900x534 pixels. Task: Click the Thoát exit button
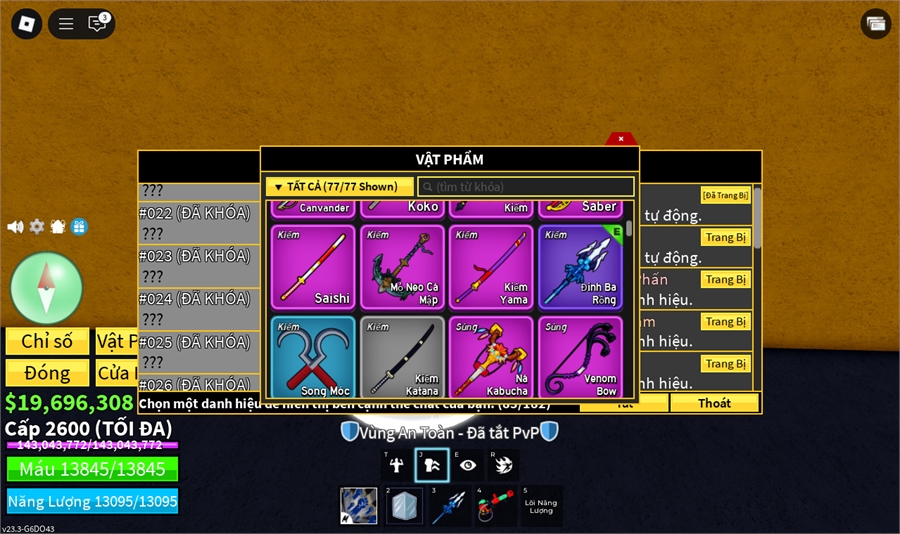714,403
